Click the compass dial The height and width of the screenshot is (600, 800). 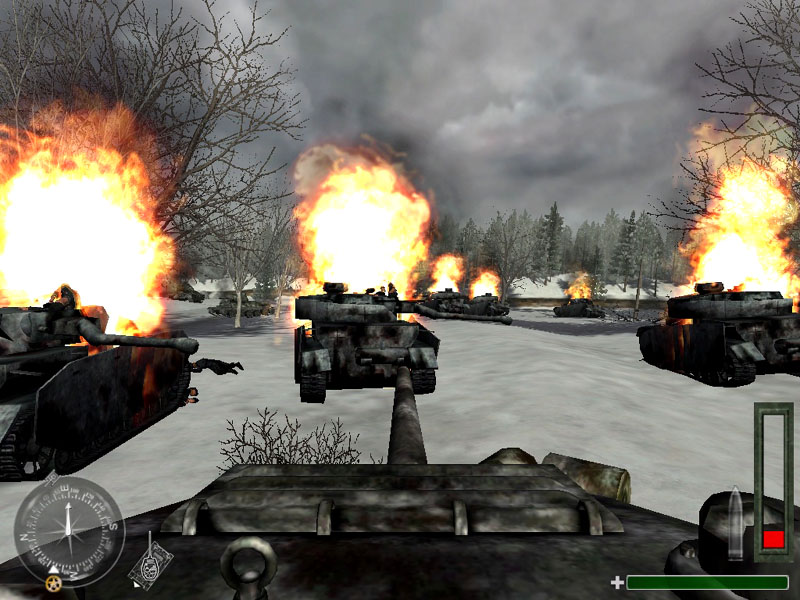[x=68, y=531]
